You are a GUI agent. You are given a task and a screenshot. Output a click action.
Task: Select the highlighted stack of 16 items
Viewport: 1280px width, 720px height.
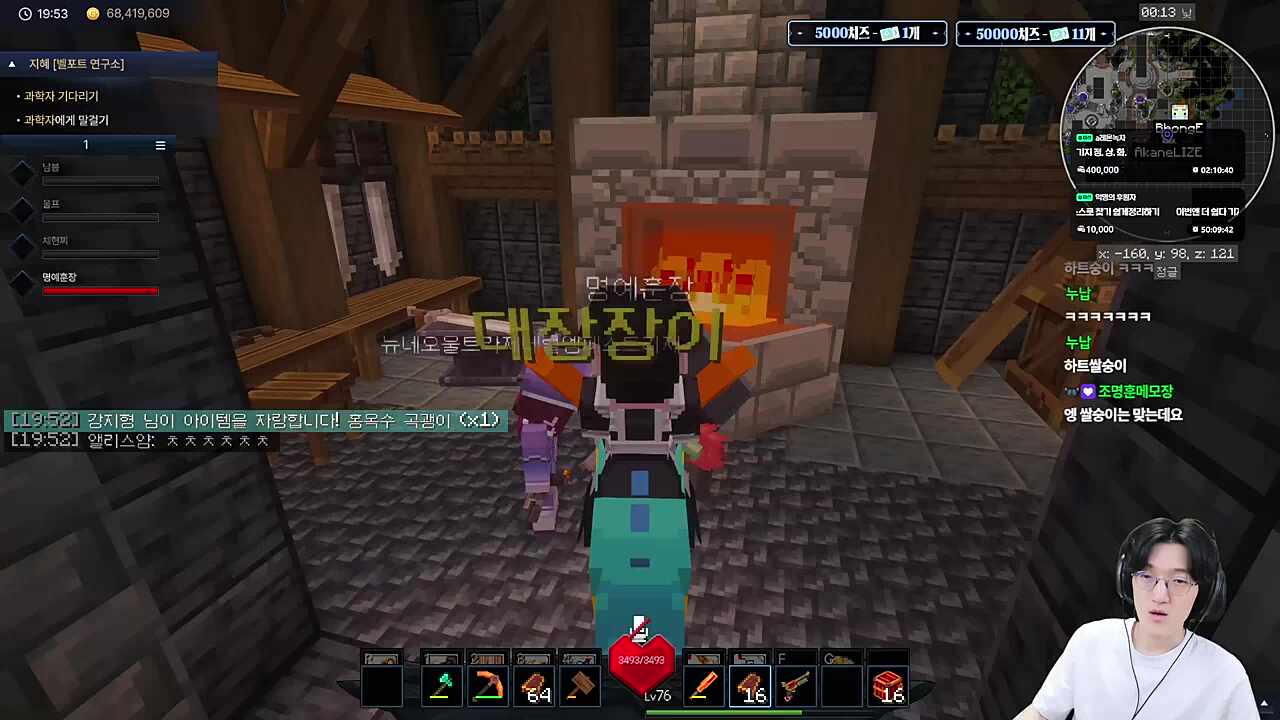(749, 687)
